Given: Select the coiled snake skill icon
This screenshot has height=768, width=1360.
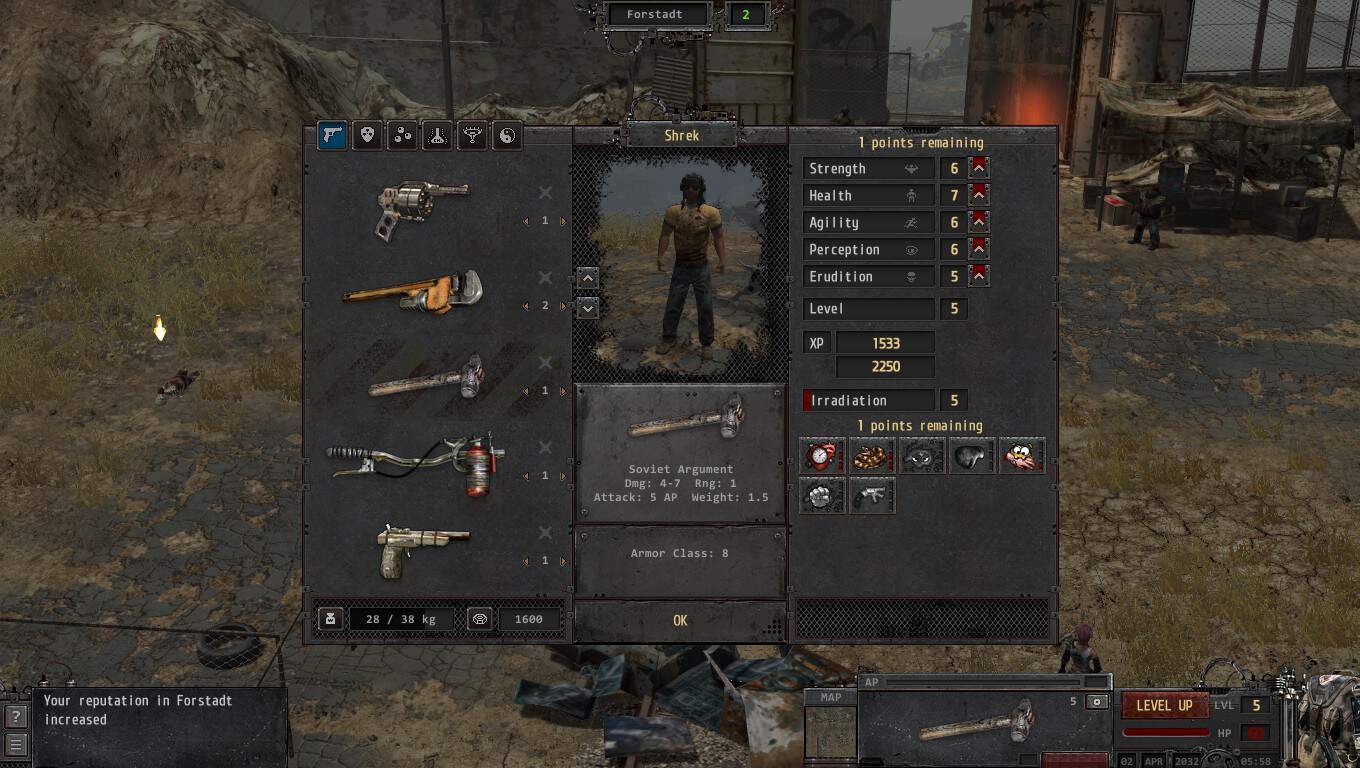Looking at the screenshot, I should [871, 455].
